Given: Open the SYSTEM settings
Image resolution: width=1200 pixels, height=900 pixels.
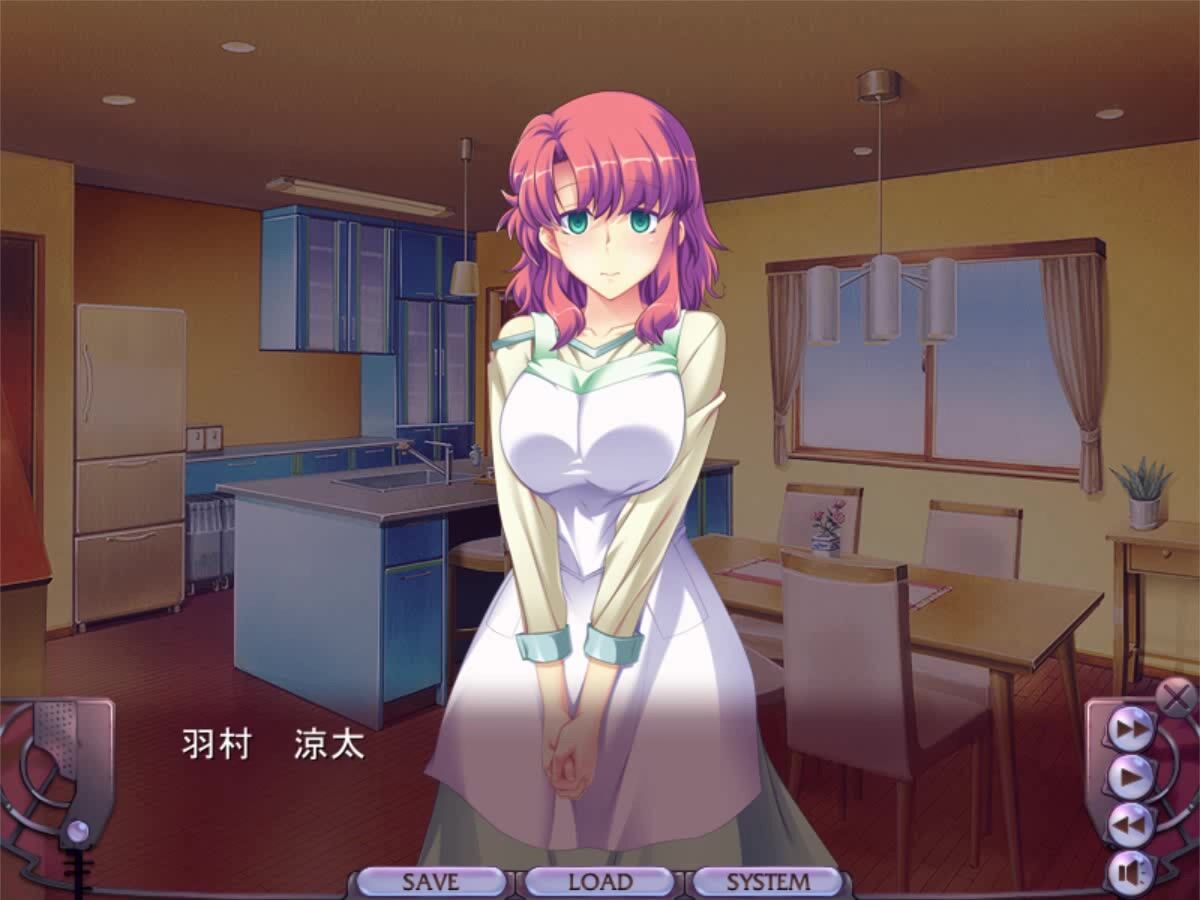Looking at the screenshot, I should [768, 882].
